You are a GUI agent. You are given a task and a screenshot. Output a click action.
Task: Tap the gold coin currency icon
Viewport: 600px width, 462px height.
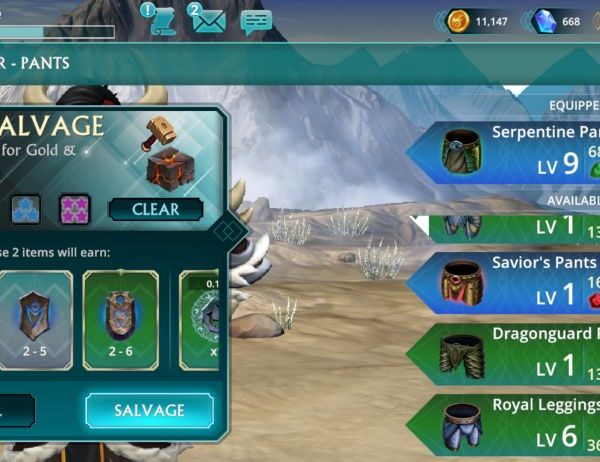pyautogui.click(x=460, y=21)
